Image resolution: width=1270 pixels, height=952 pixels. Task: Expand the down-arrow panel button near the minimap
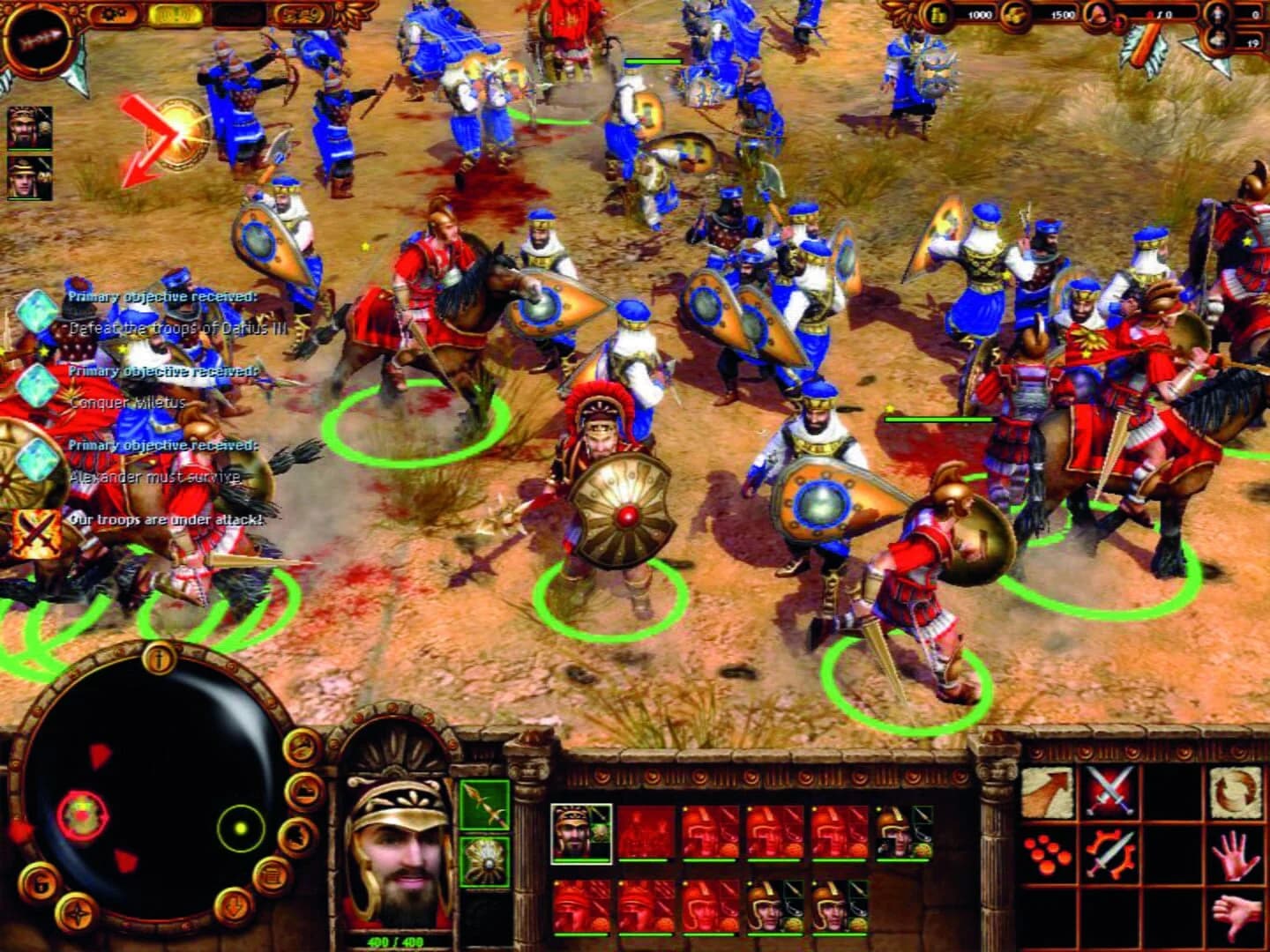coord(235,906)
